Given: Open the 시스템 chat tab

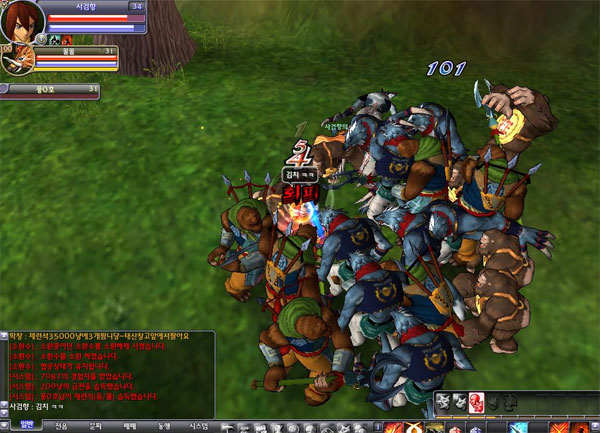Looking at the screenshot, I should click(x=198, y=426).
